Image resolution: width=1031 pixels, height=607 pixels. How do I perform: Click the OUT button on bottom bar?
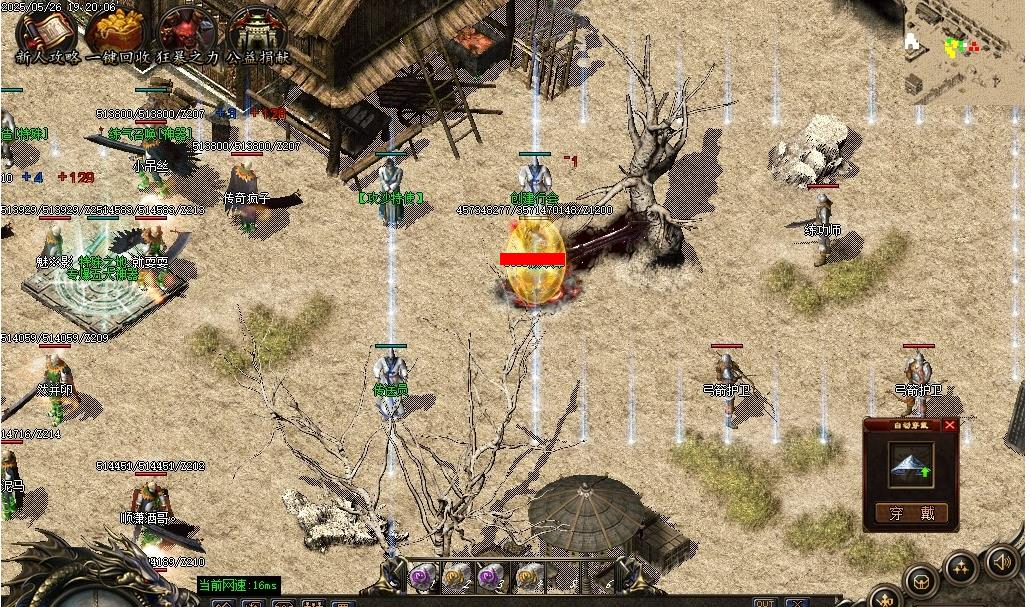(x=765, y=602)
